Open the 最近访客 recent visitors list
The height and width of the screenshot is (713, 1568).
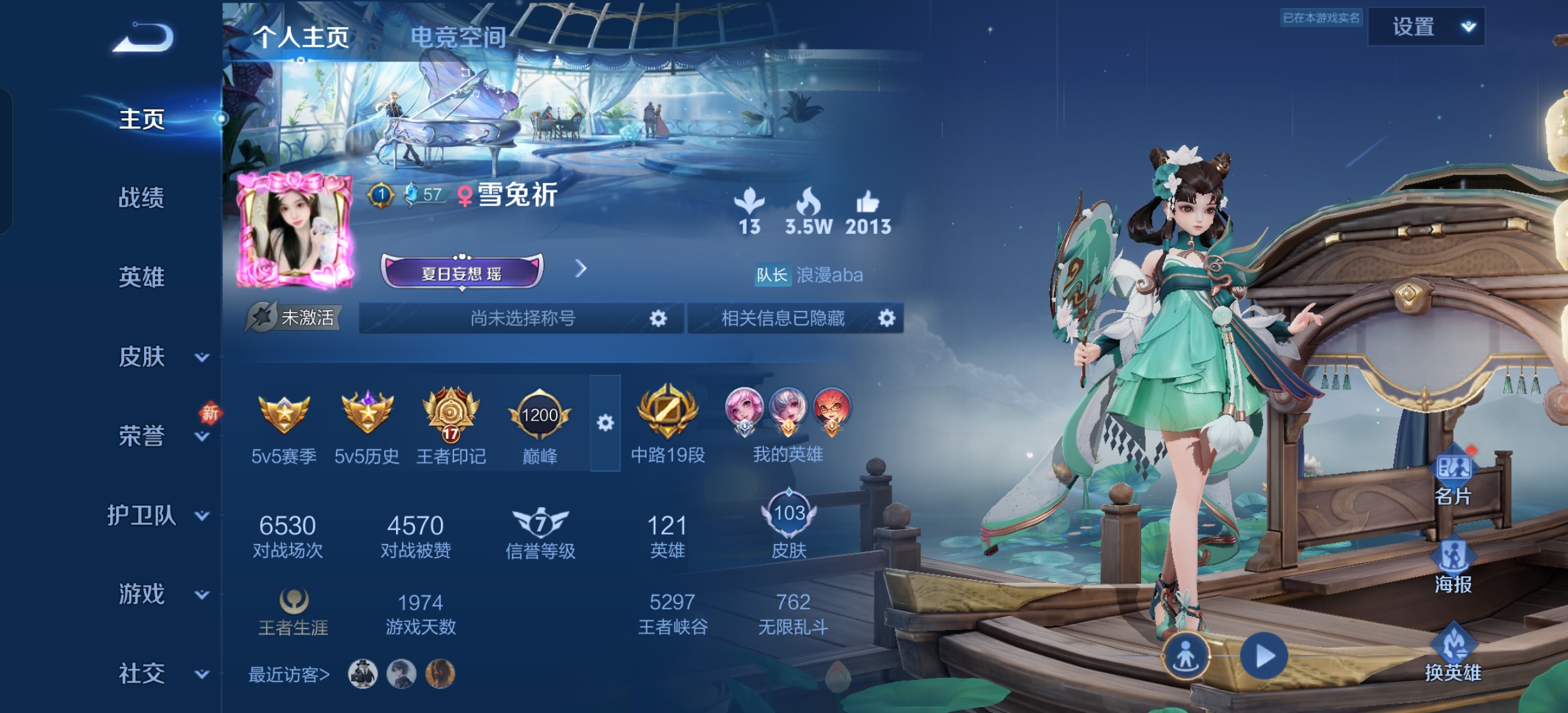click(x=288, y=675)
